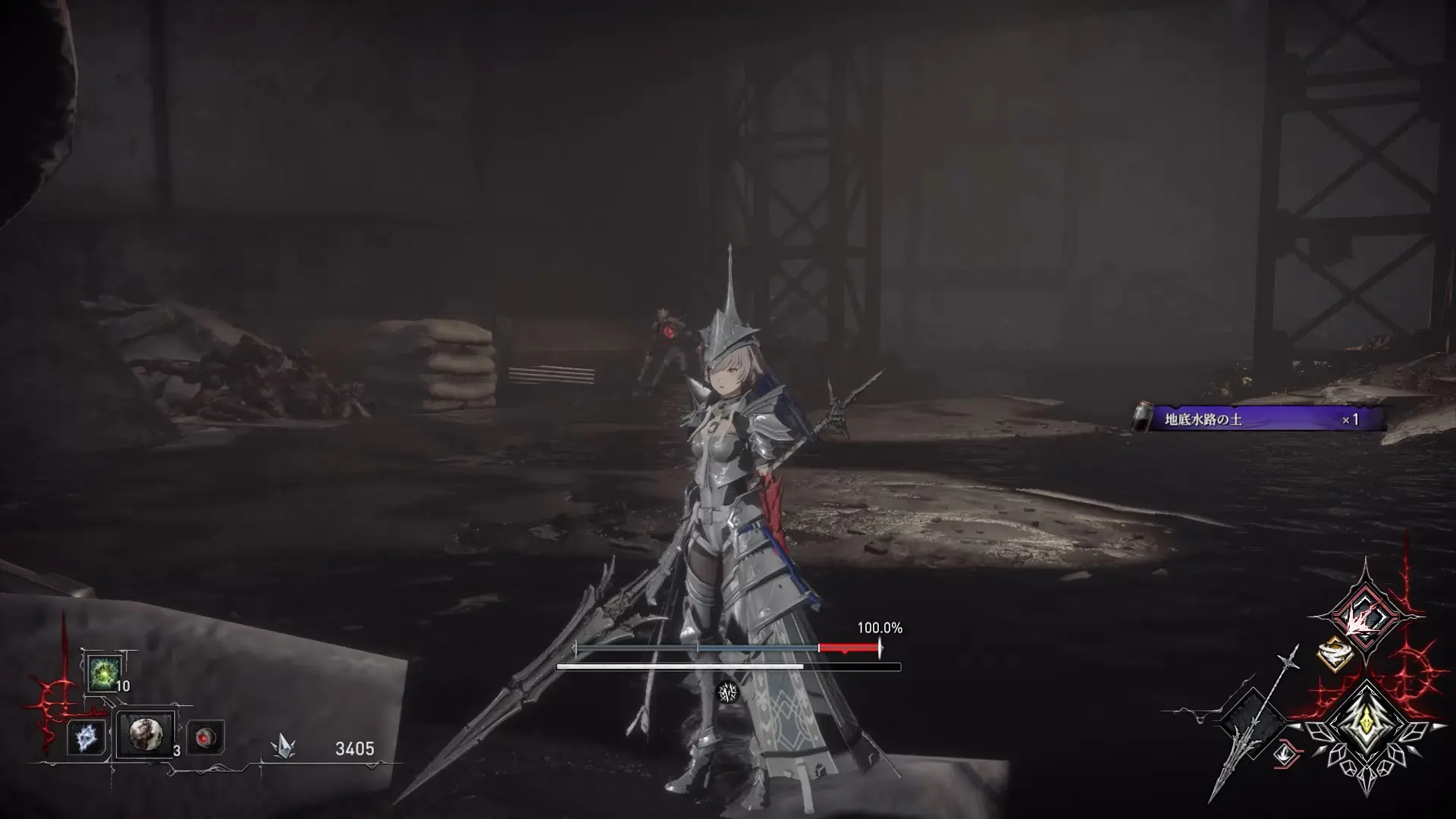This screenshot has height=819, width=1456.
Task: Select the icy crystal shard item slot
Action: [x=86, y=737]
